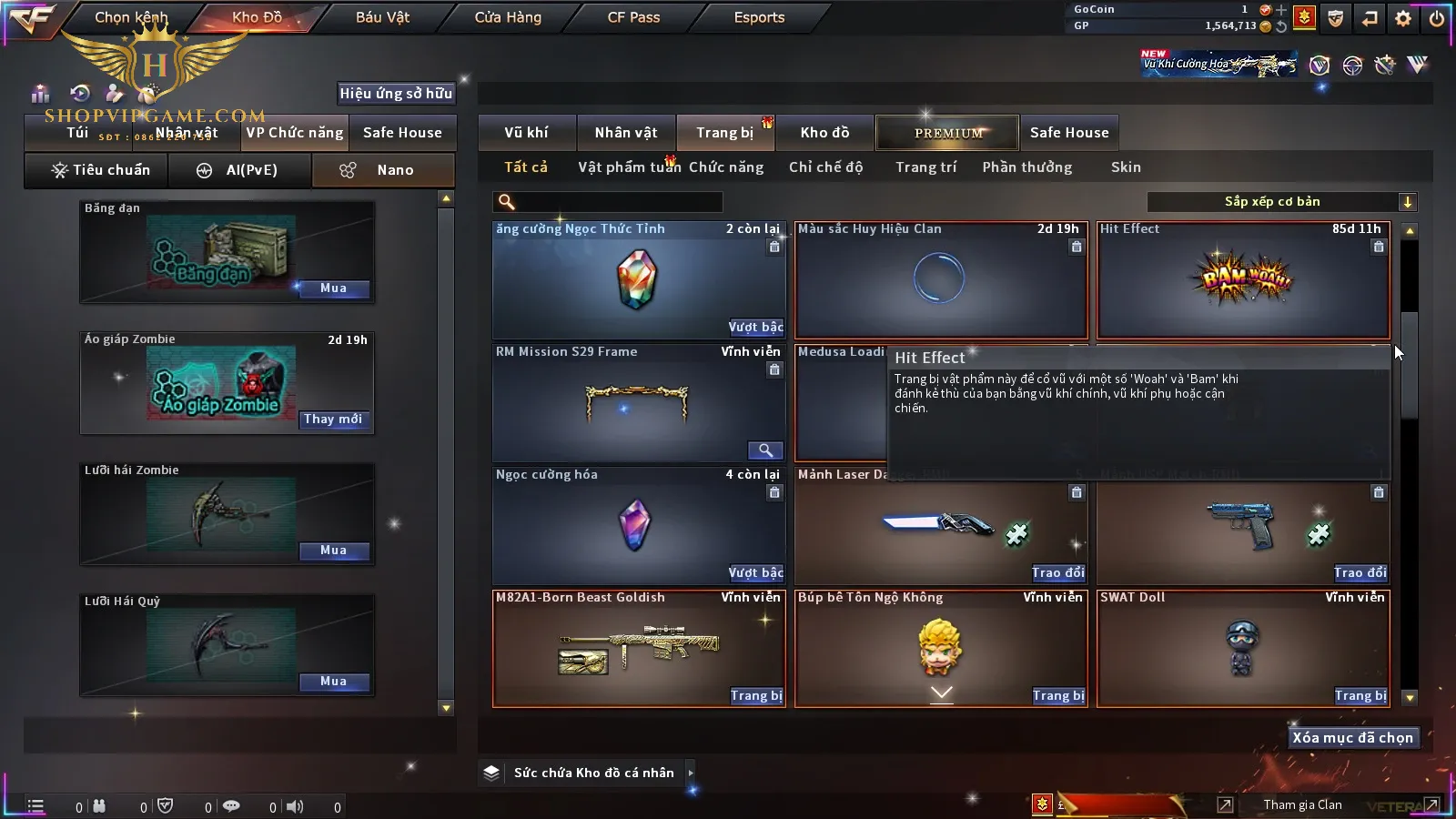
Task: Click the power exit icon
Action: click(1437, 18)
